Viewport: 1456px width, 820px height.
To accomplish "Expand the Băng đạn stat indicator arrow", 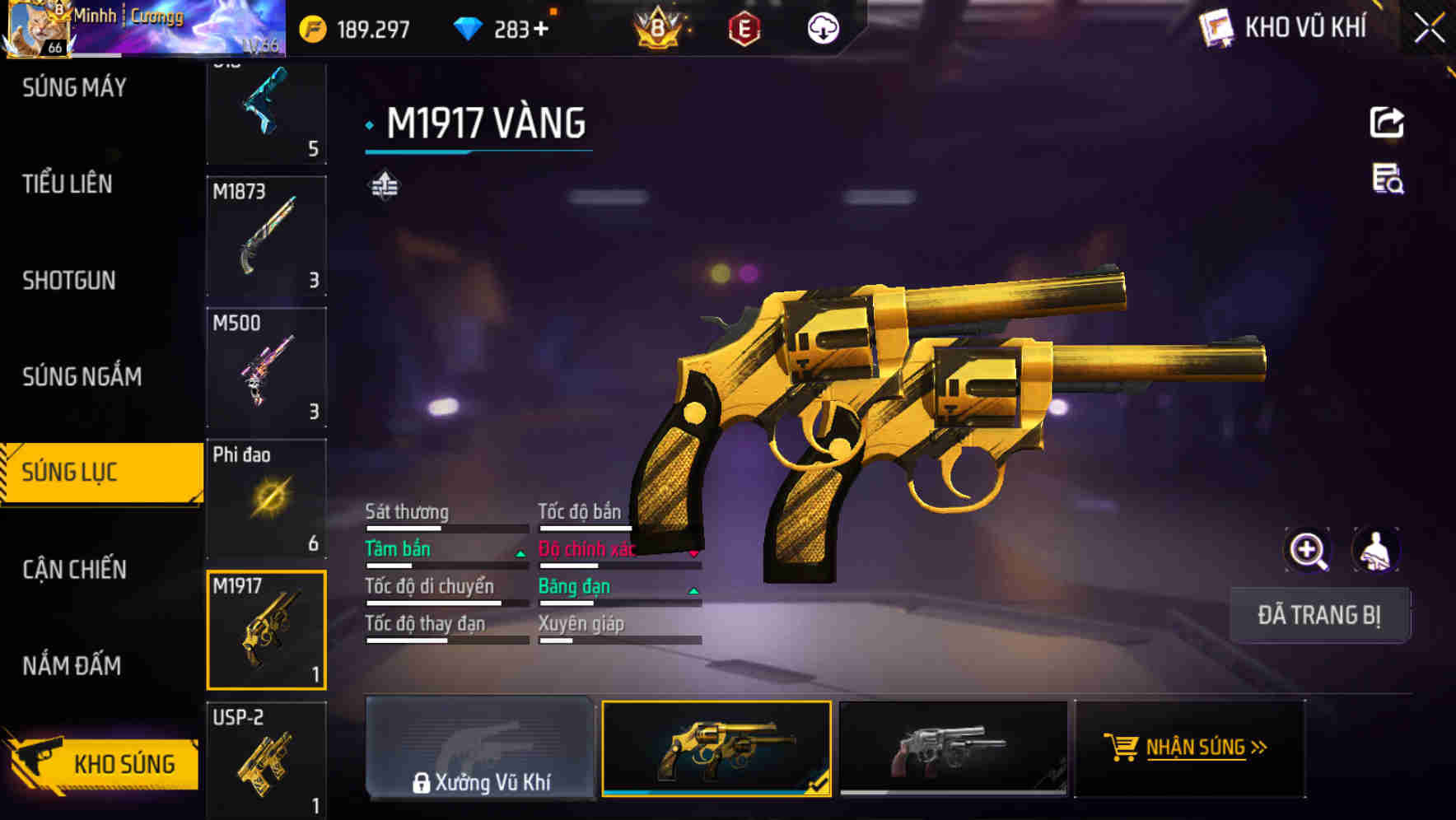I will pos(693,592).
